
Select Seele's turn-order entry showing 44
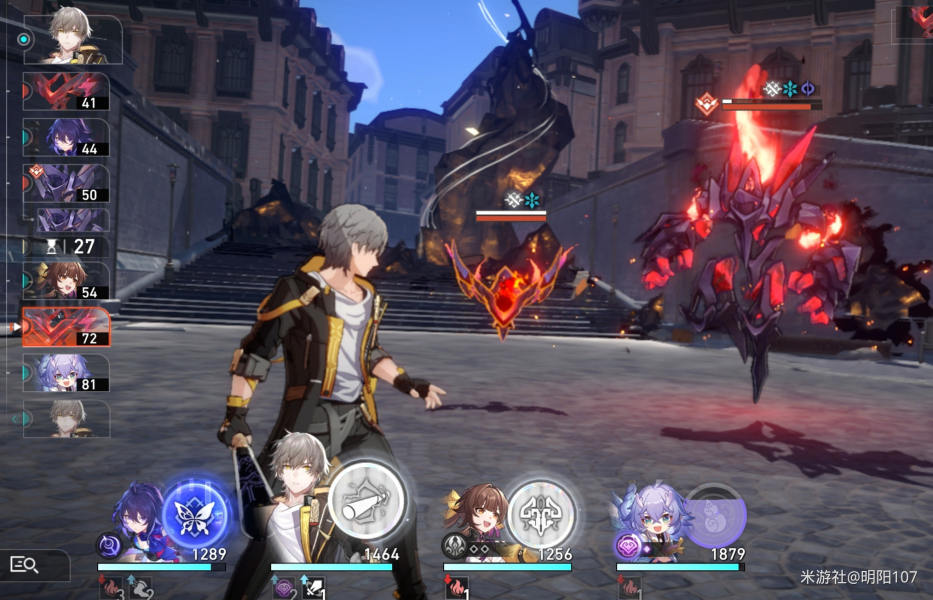point(66,137)
